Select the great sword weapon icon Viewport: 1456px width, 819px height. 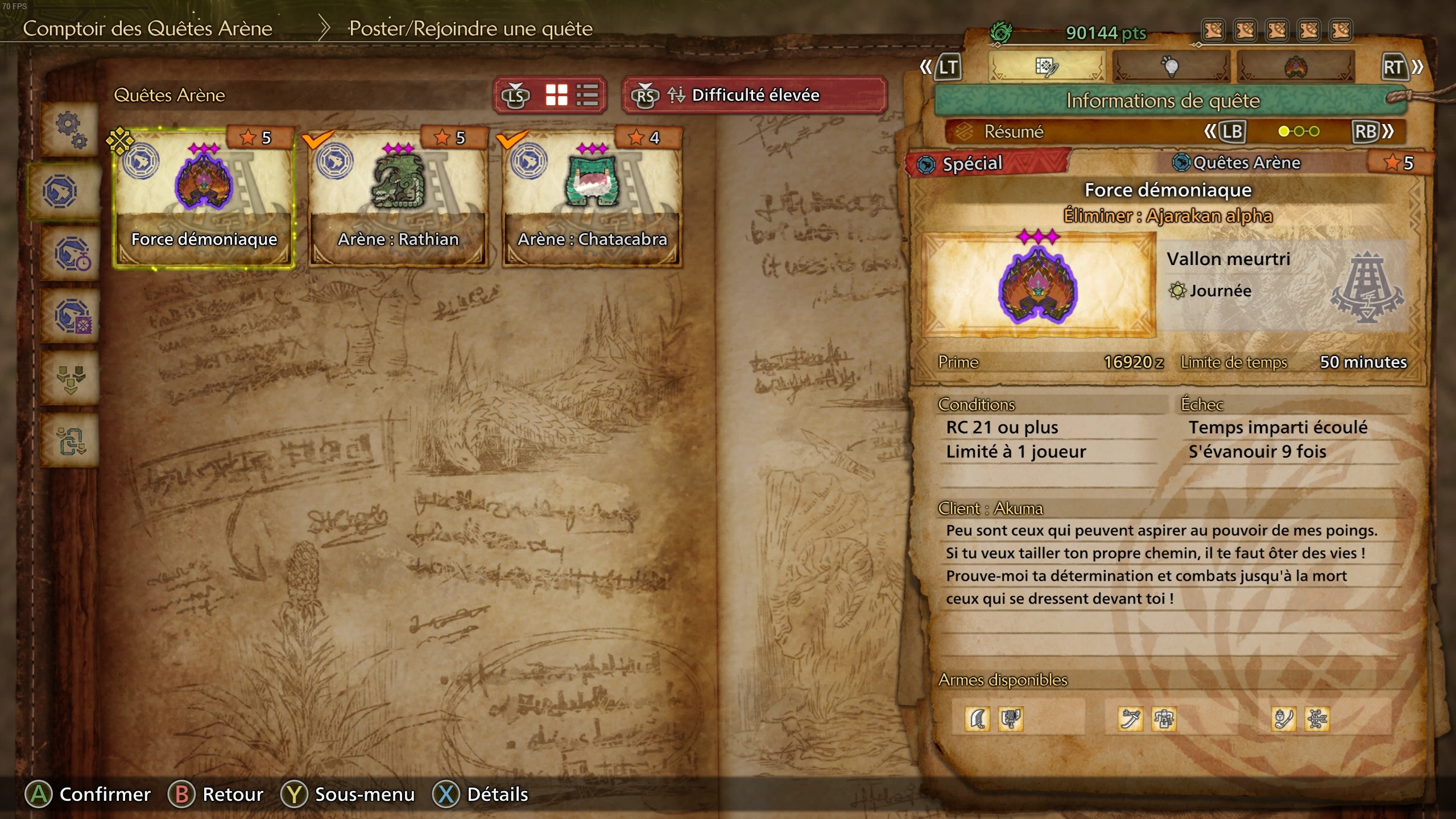coord(978,719)
